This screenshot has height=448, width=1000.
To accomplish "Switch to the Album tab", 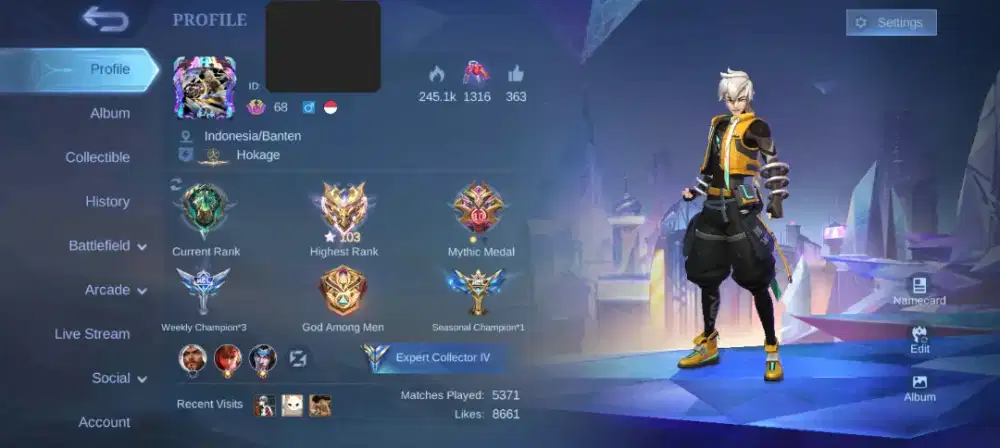I will pyautogui.click(x=110, y=113).
